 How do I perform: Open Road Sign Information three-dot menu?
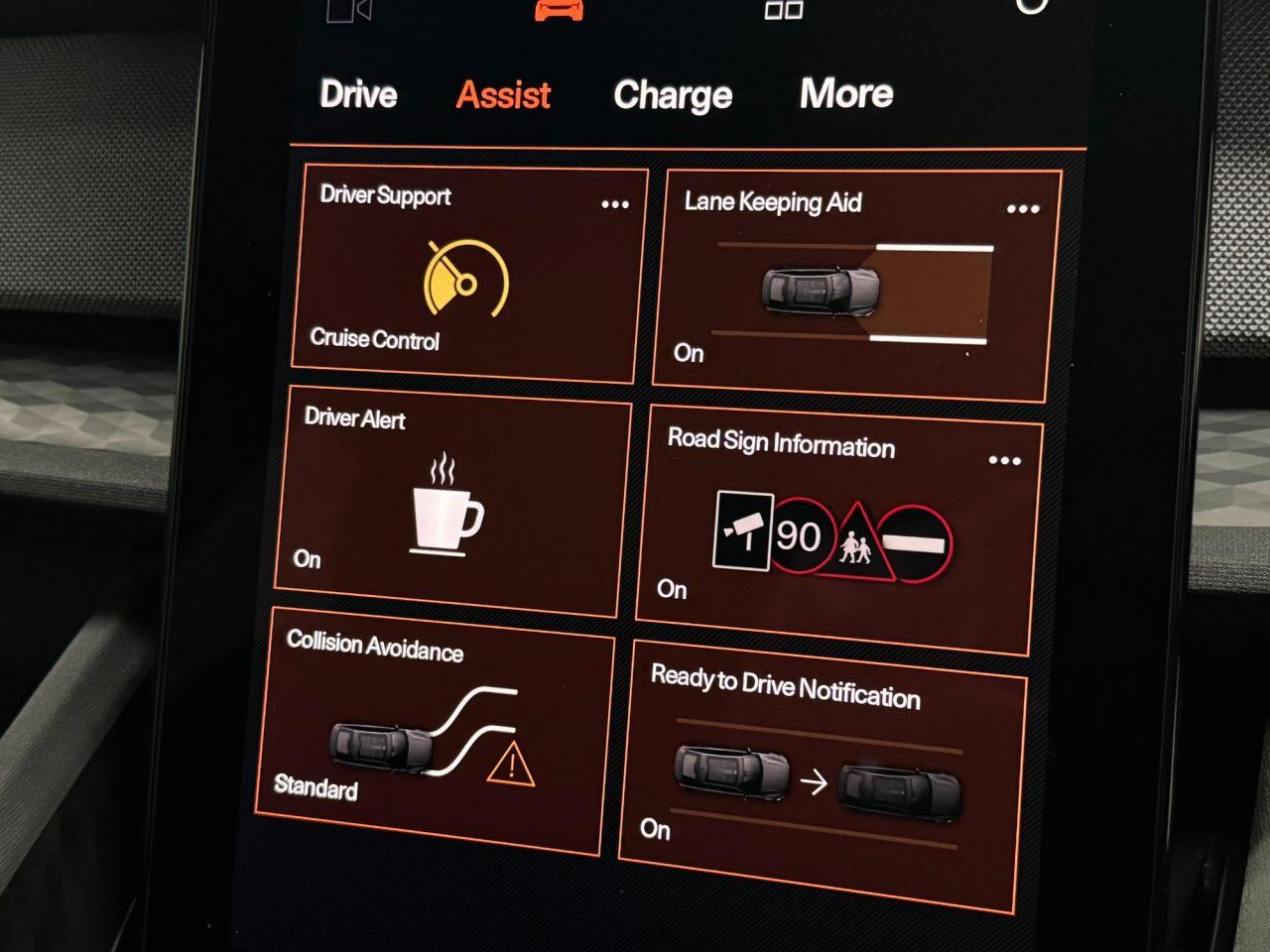(x=1005, y=460)
